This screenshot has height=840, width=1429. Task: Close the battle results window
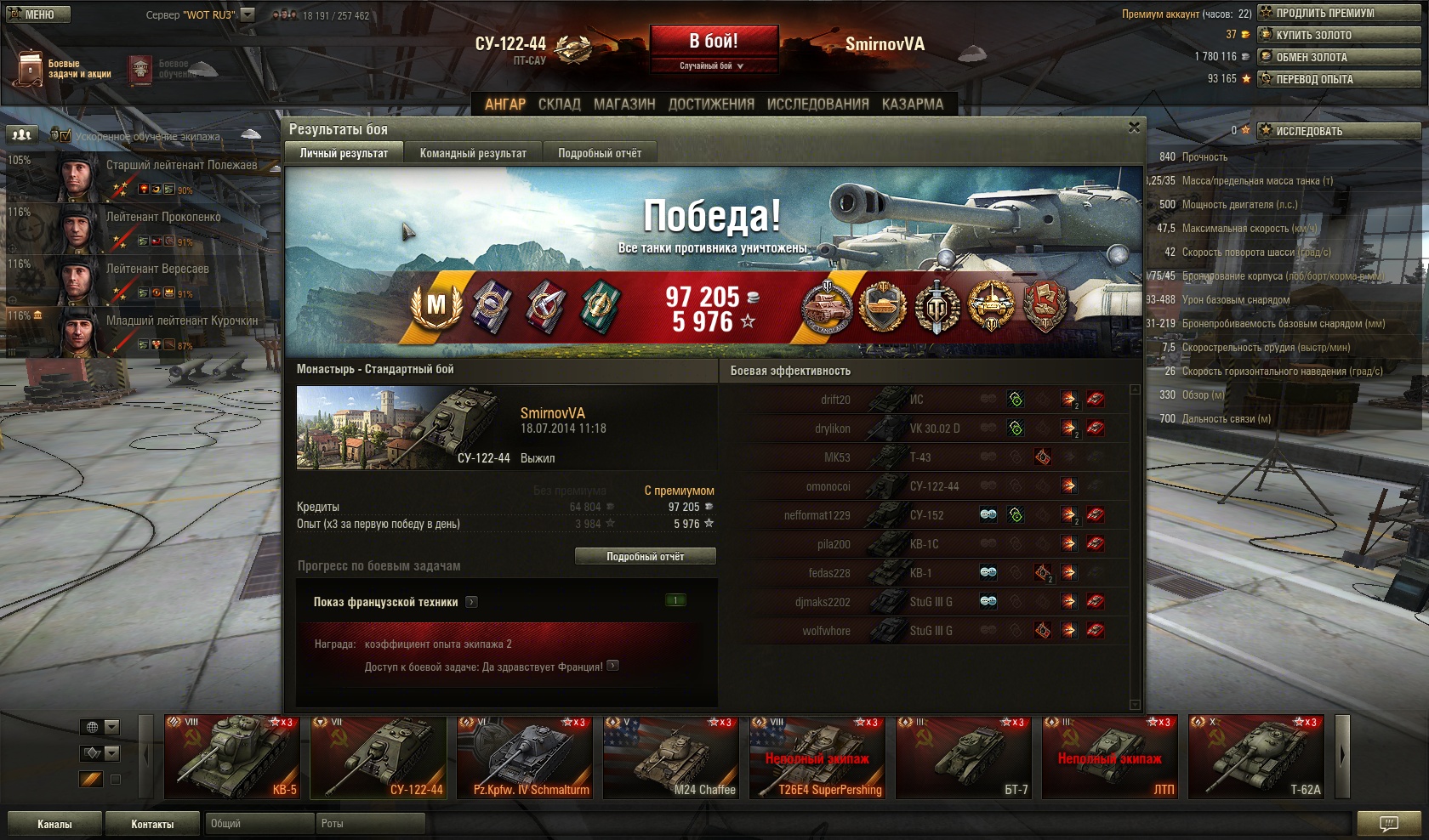click(x=1133, y=128)
